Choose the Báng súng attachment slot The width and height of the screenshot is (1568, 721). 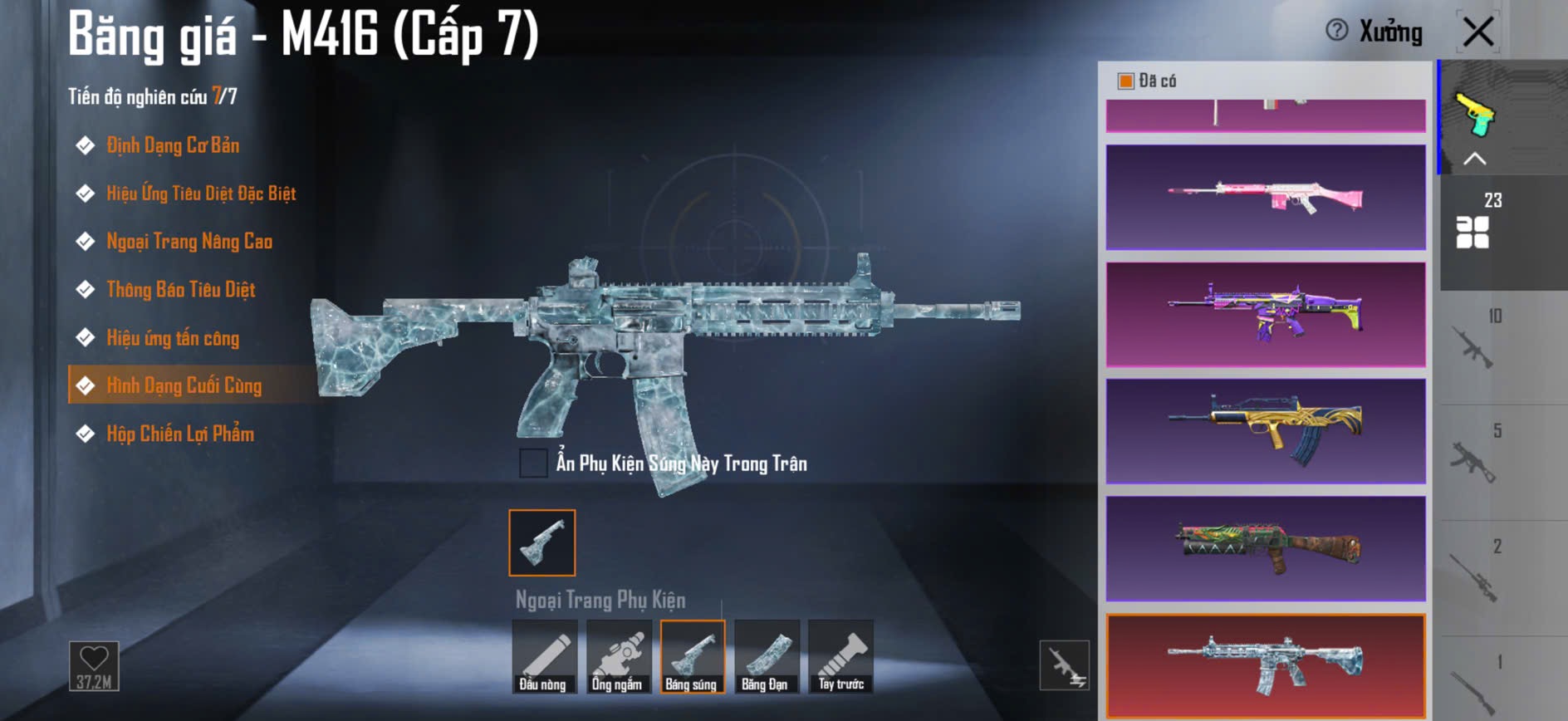[693, 657]
